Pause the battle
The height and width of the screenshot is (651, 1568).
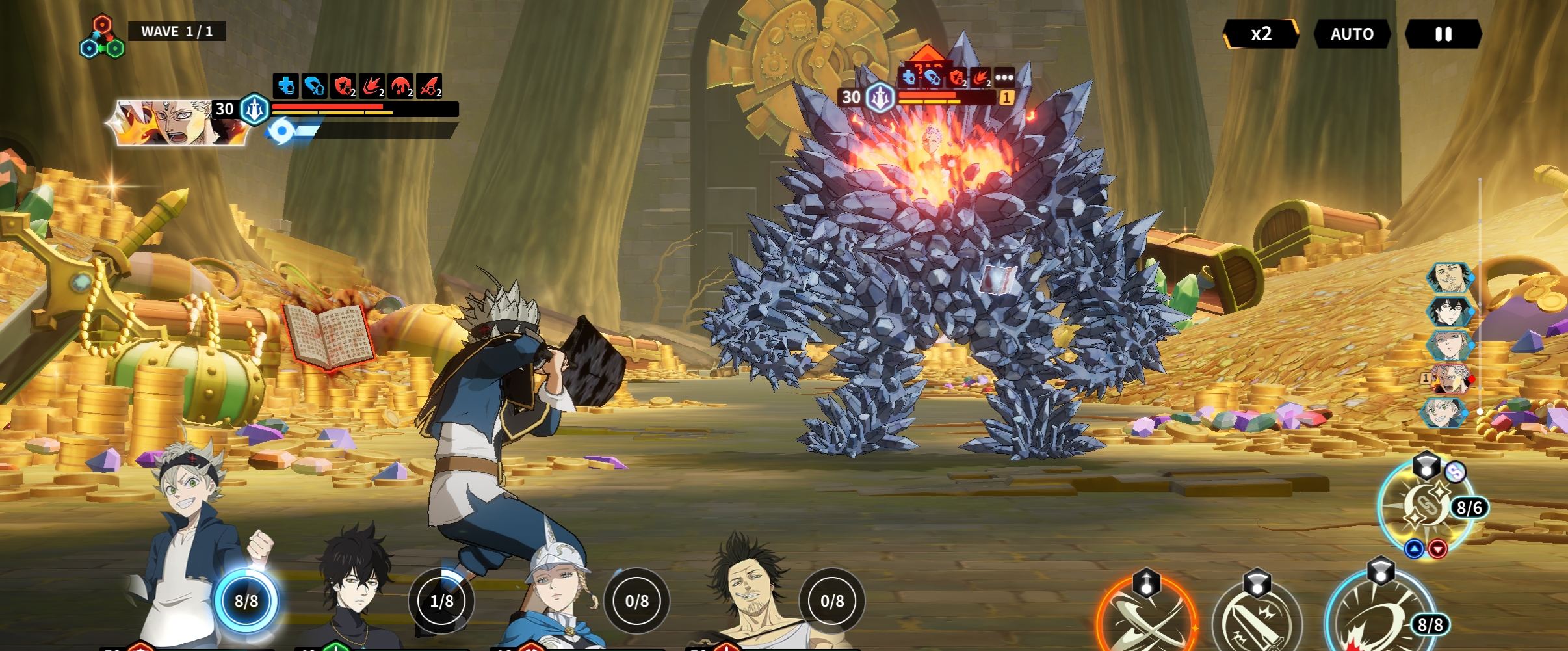1443,34
